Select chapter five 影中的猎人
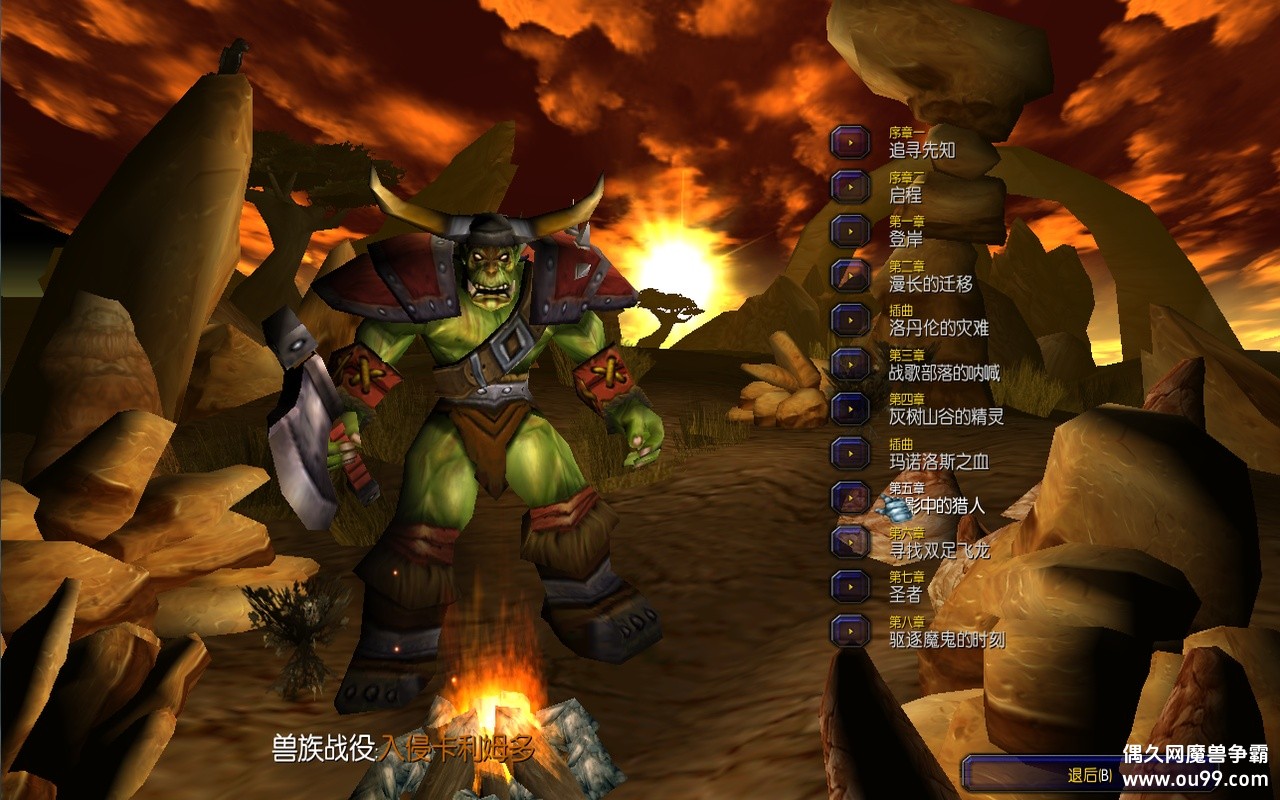Image resolution: width=1280 pixels, height=800 pixels. coord(850,497)
